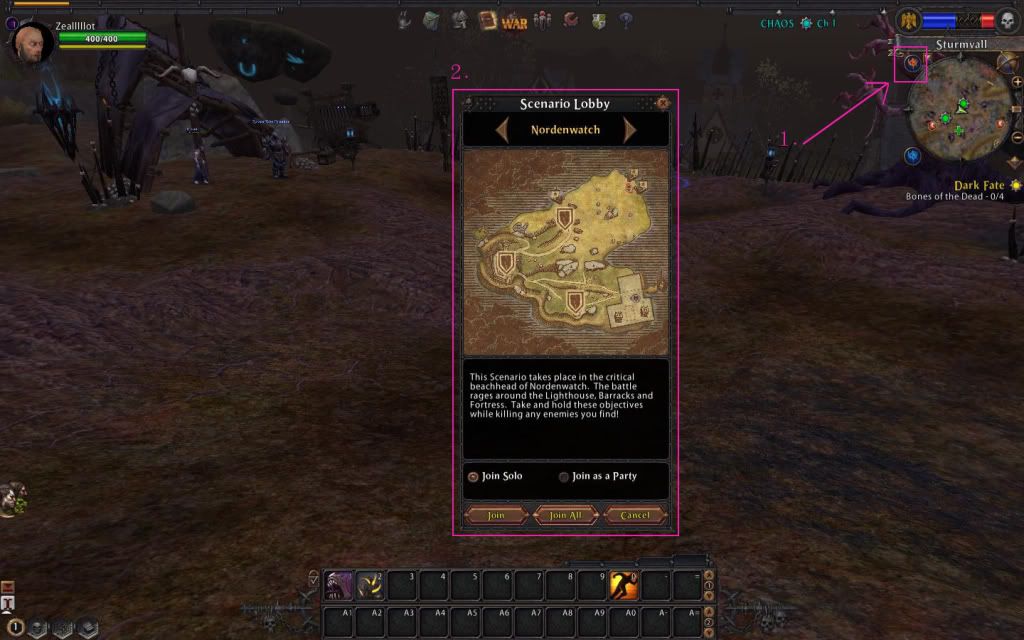Select Join as a Party option
This screenshot has width=1024, height=640.
pyautogui.click(x=564, y=477)
